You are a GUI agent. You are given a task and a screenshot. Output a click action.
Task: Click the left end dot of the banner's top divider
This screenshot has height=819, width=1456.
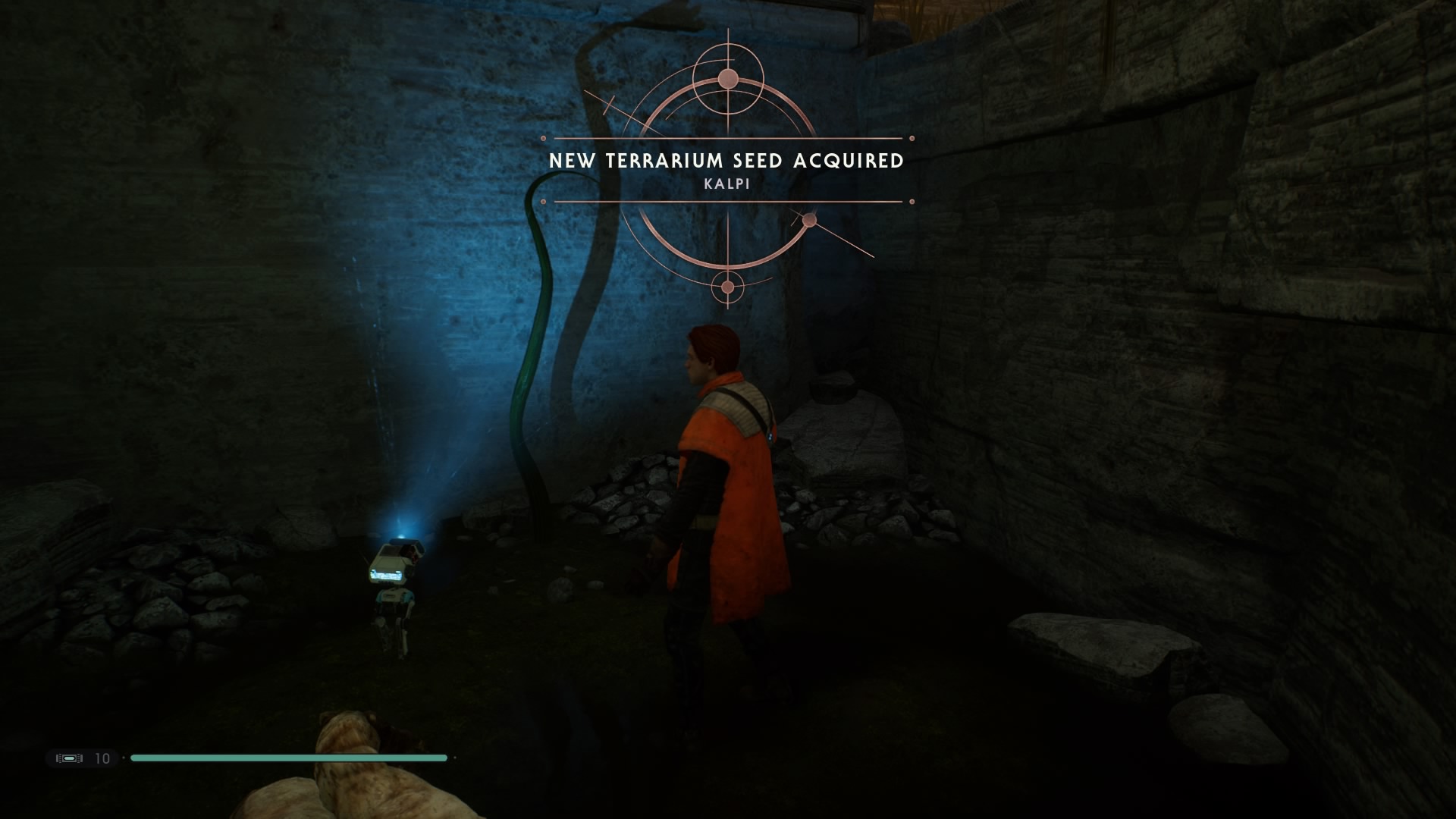point(542,140)
